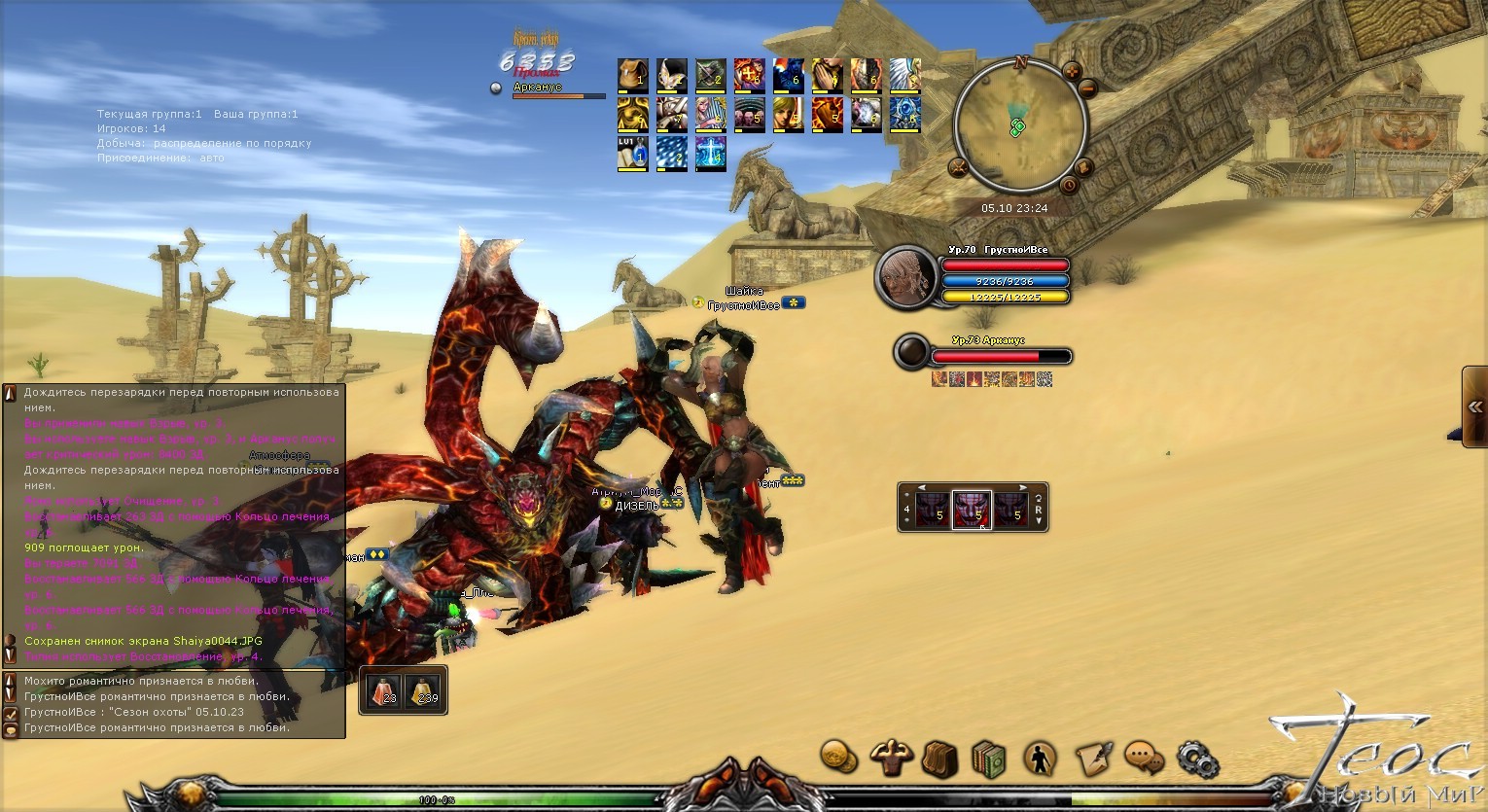Image resolution: width=1488 pixels, height=812 pixels.
Task: Activate the highlighted red-faced skill slot
Action: click(972, 509)
